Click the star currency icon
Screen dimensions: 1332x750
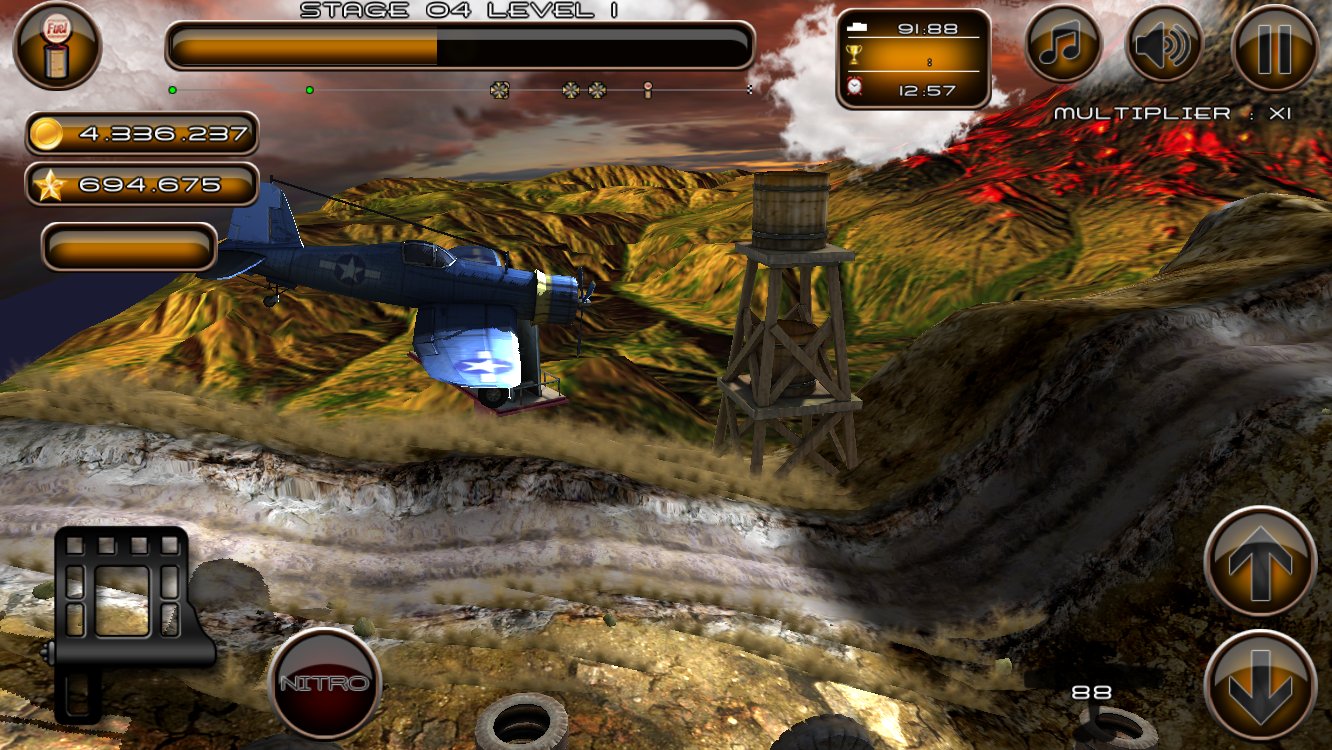tap(48, 184)
